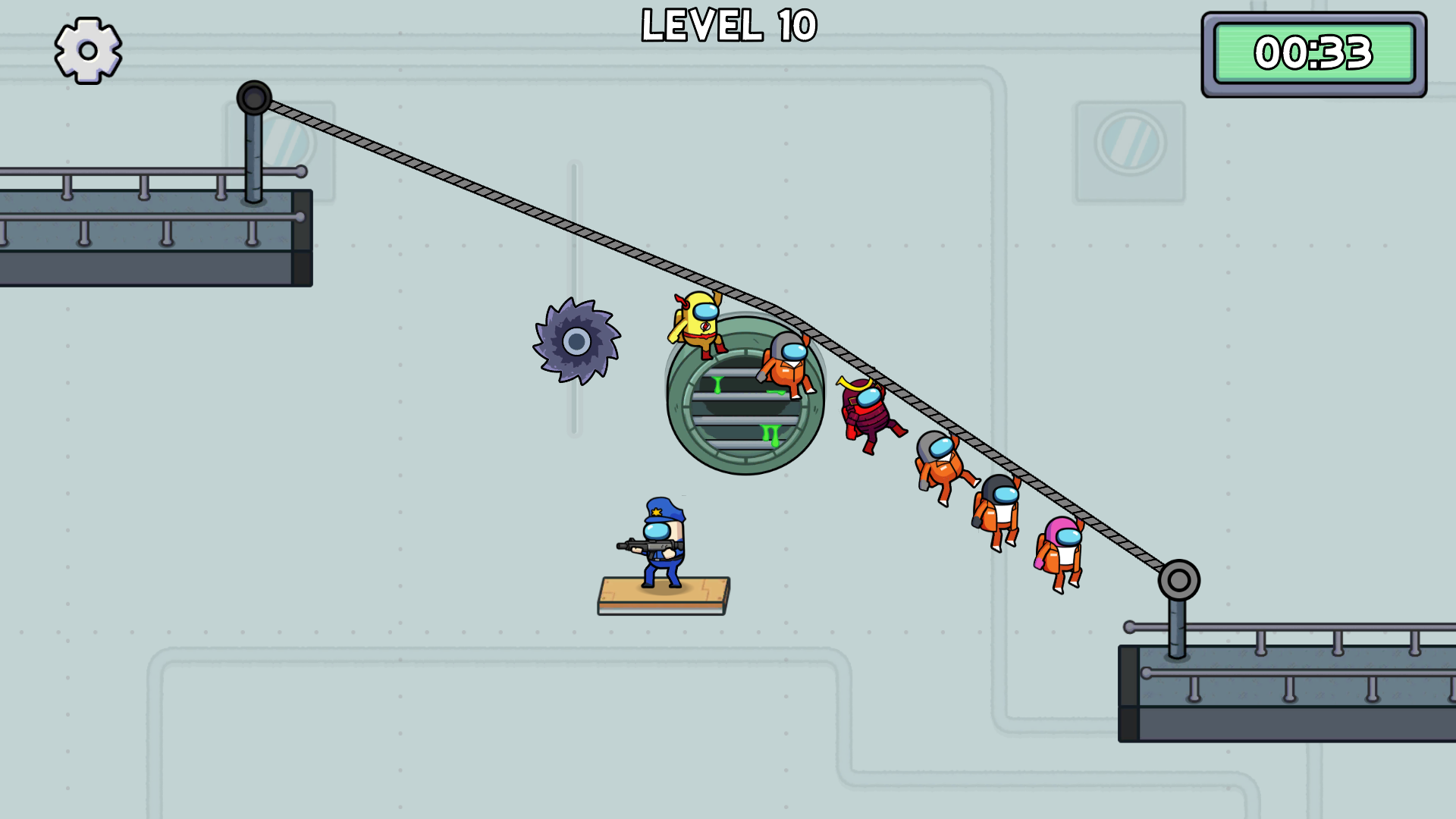This screenshot has width=1456, height=819.
Task: Click the rope pulley wheel on the right
Action: click(1178, 581)
